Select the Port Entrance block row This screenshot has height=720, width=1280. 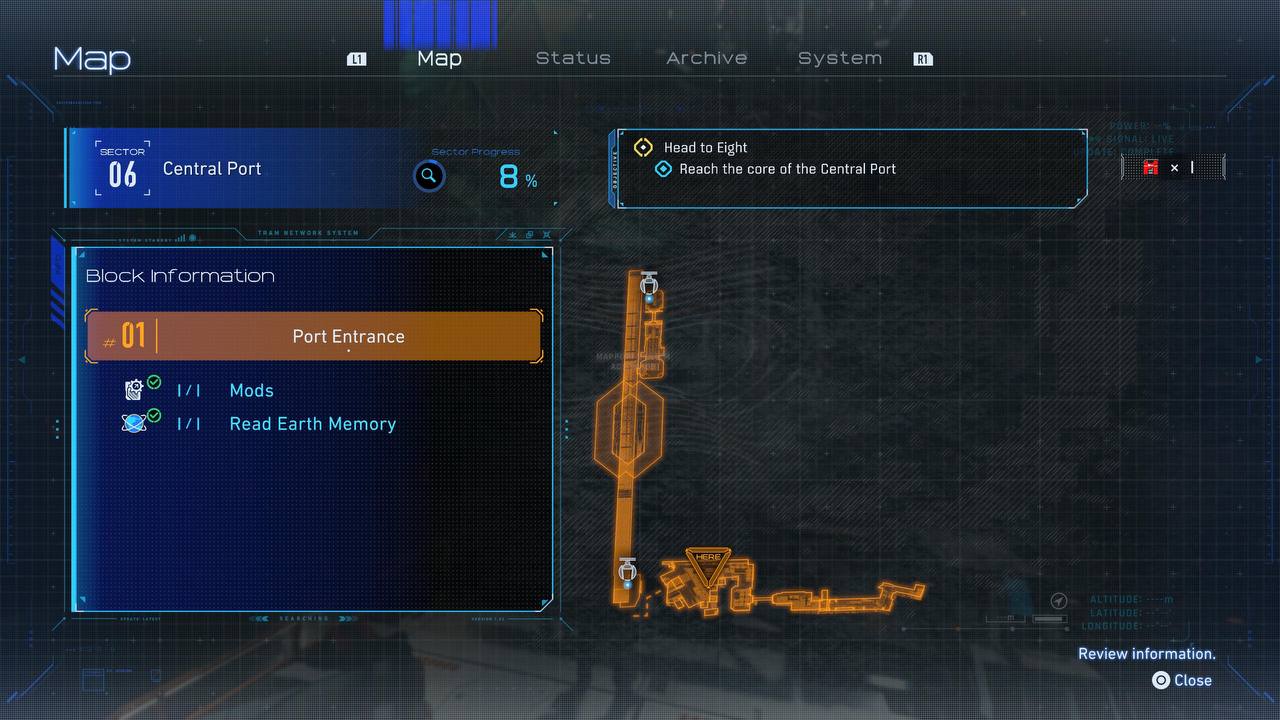[315, 336]
